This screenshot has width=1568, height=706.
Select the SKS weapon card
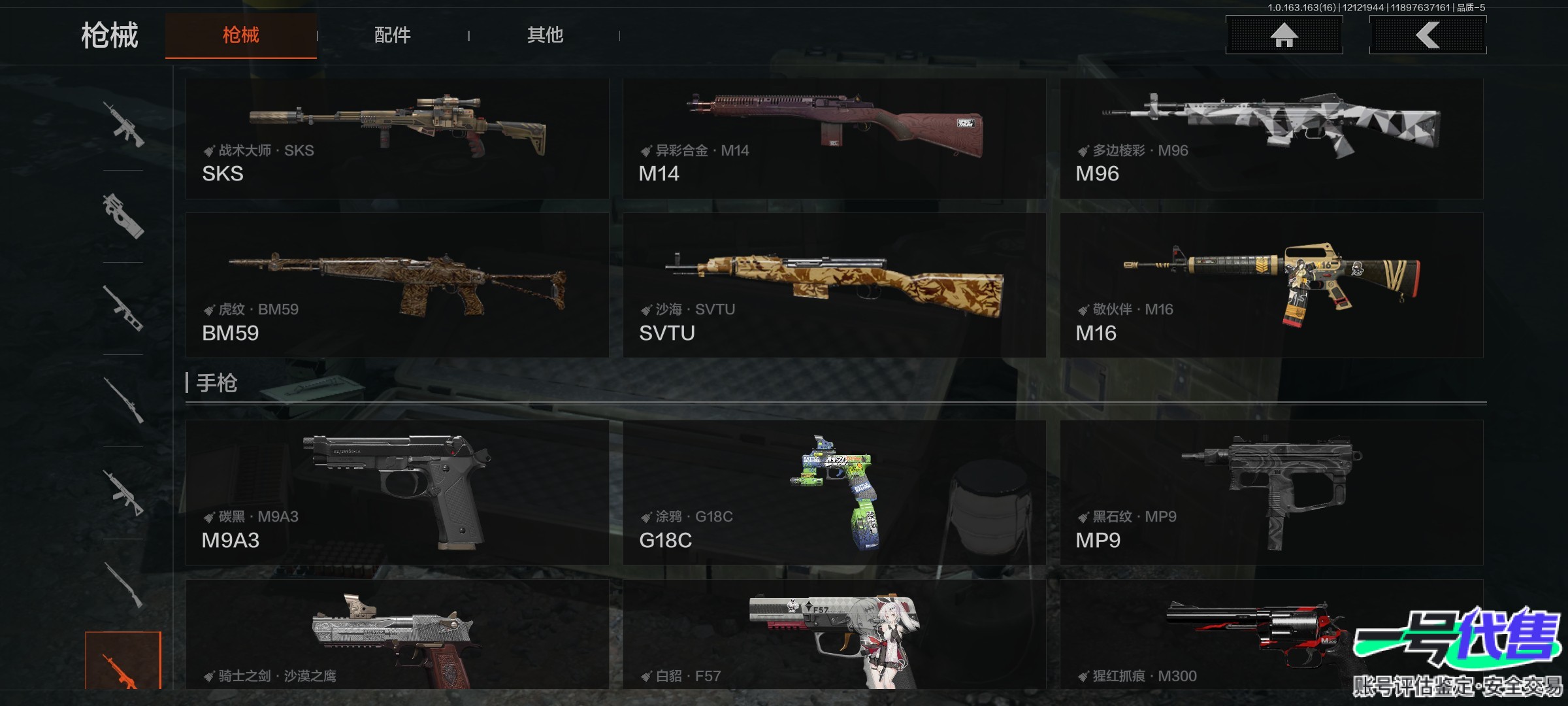point(397,139)
